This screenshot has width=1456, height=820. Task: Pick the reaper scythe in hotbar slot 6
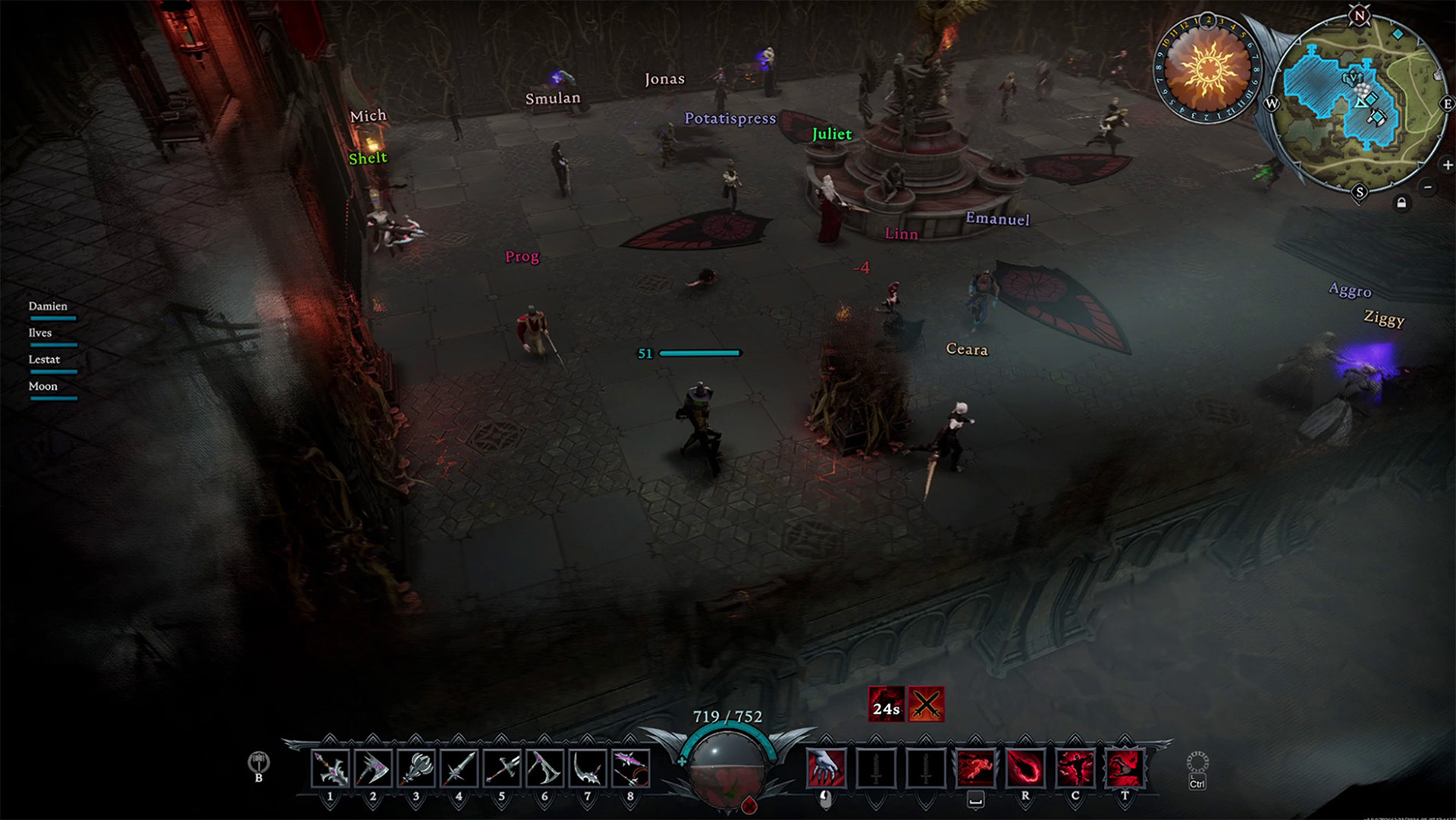(x=544, y=768)
